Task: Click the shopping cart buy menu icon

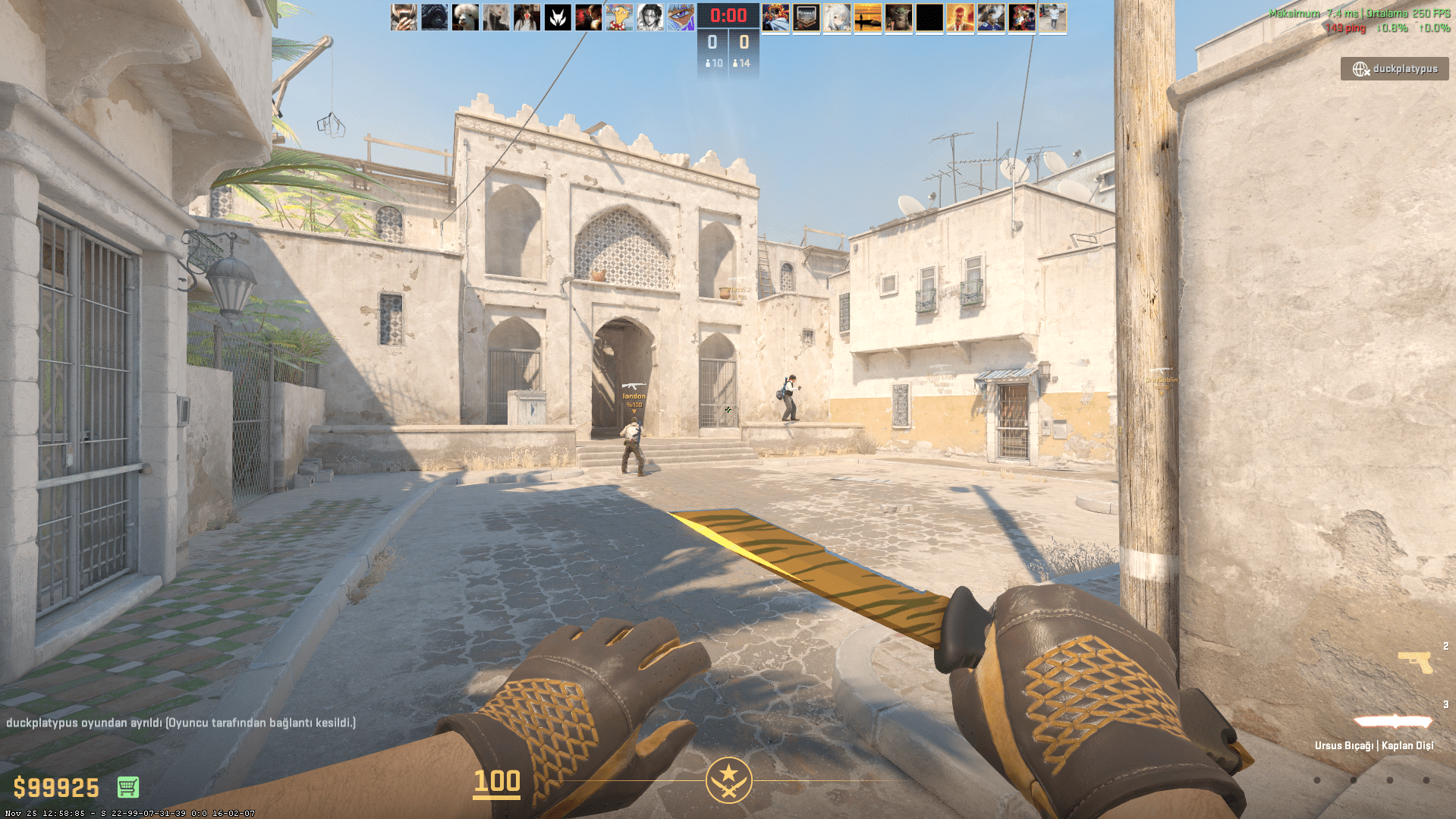Action: coord(129,787)
